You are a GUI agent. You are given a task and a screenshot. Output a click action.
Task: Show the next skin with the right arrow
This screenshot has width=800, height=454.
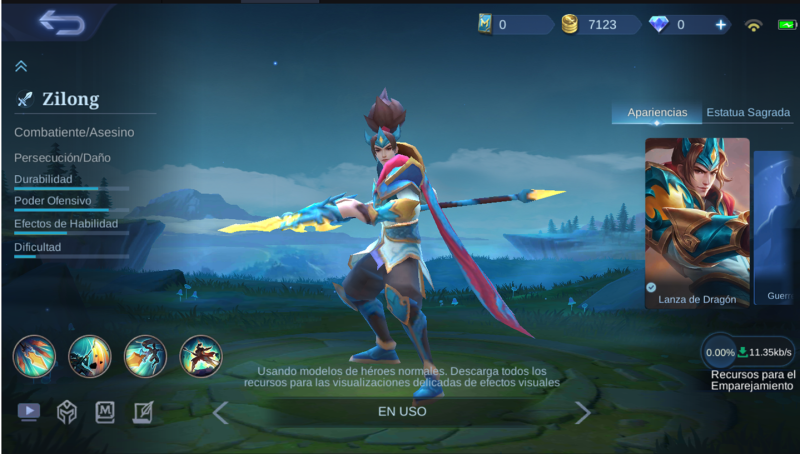click(x=582, y=412)
